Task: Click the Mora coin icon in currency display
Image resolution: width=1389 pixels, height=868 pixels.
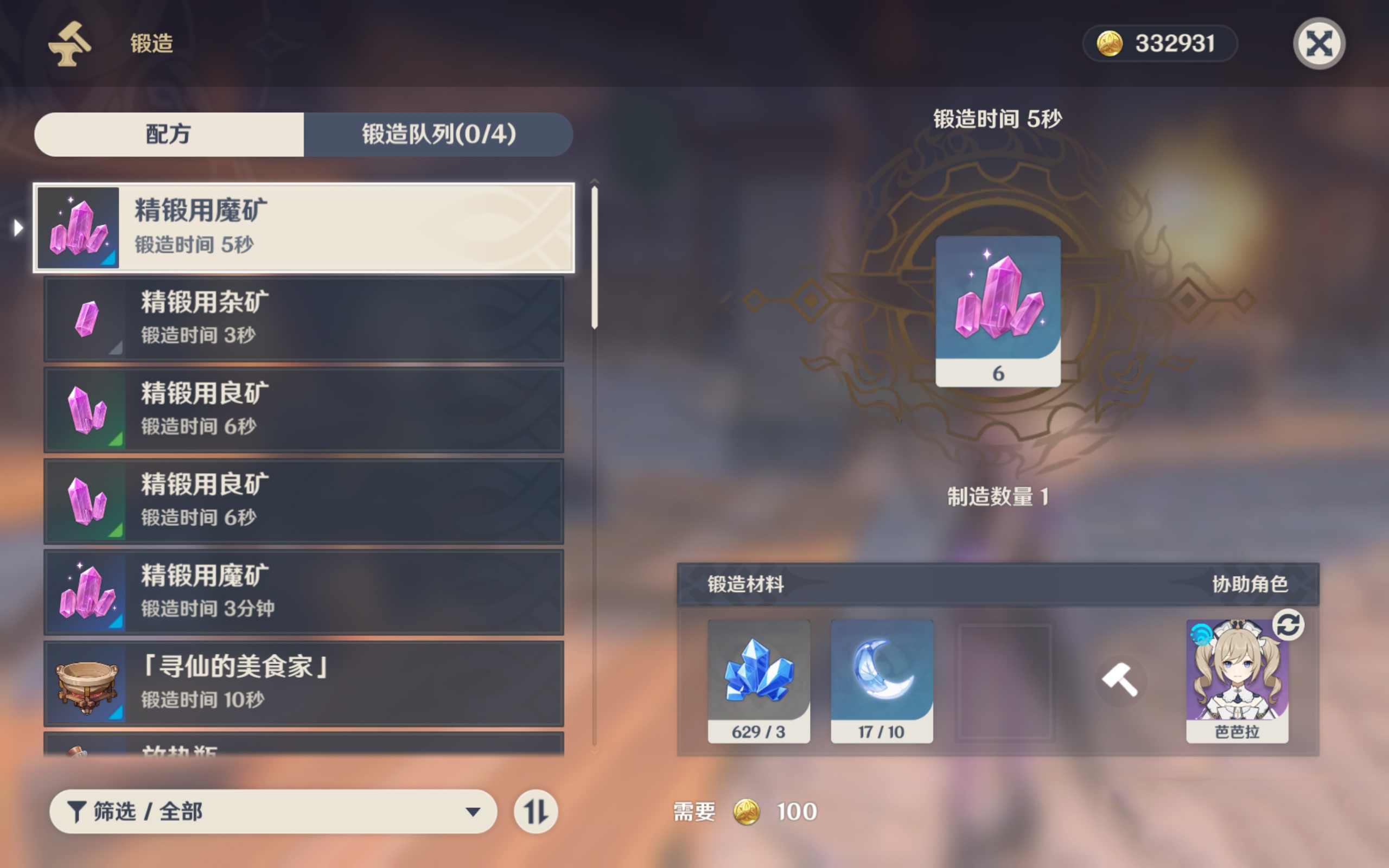Action: pos(1107,43)
